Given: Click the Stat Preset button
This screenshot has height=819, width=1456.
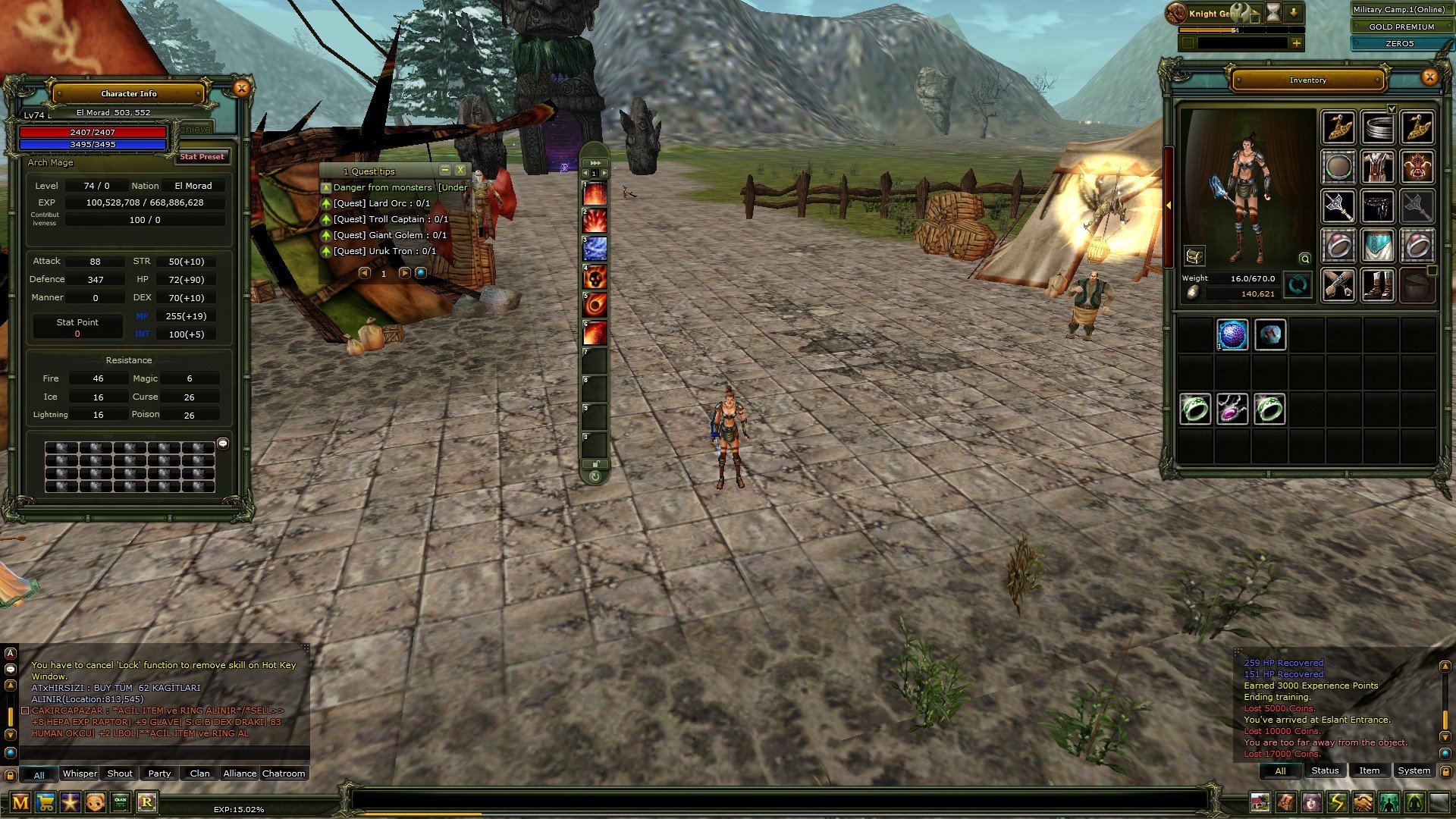Looking at the screenshot, I should pyautogui.click(x=202, y=157).
